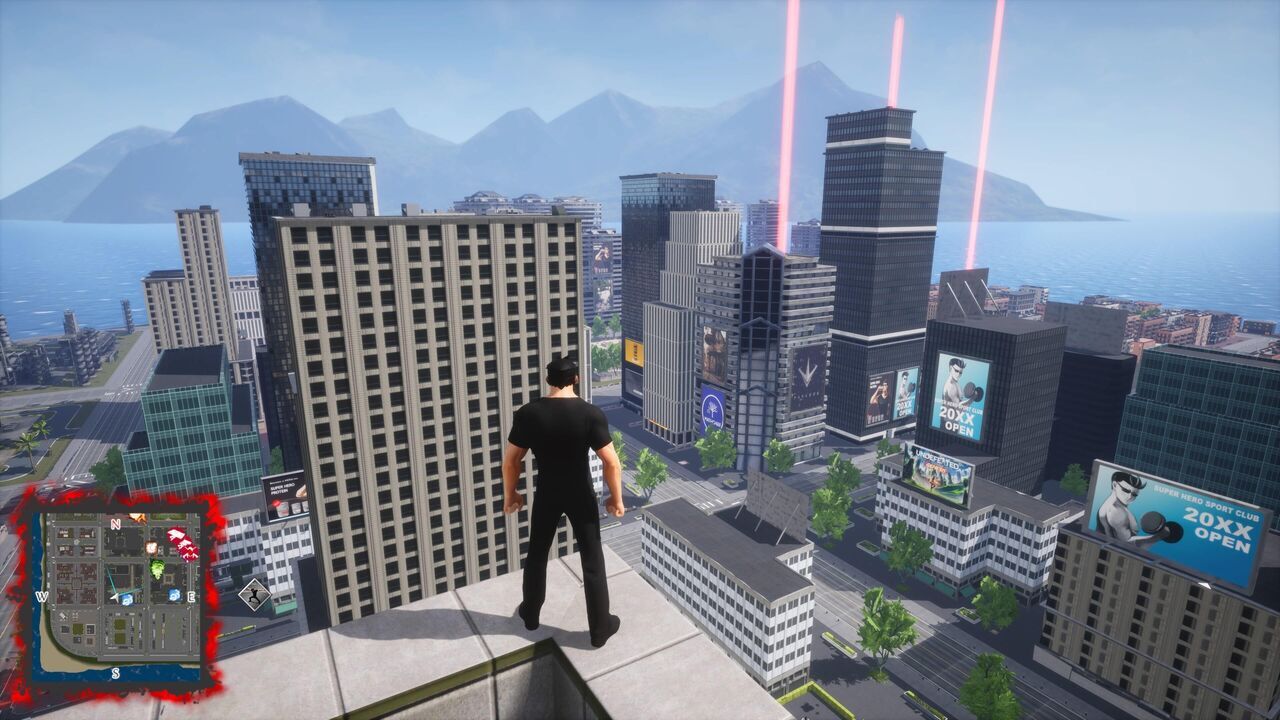Viewport: 1280px width, 720px height.
Task: Click the W compass label on the minimap
Action: point(42,597)
